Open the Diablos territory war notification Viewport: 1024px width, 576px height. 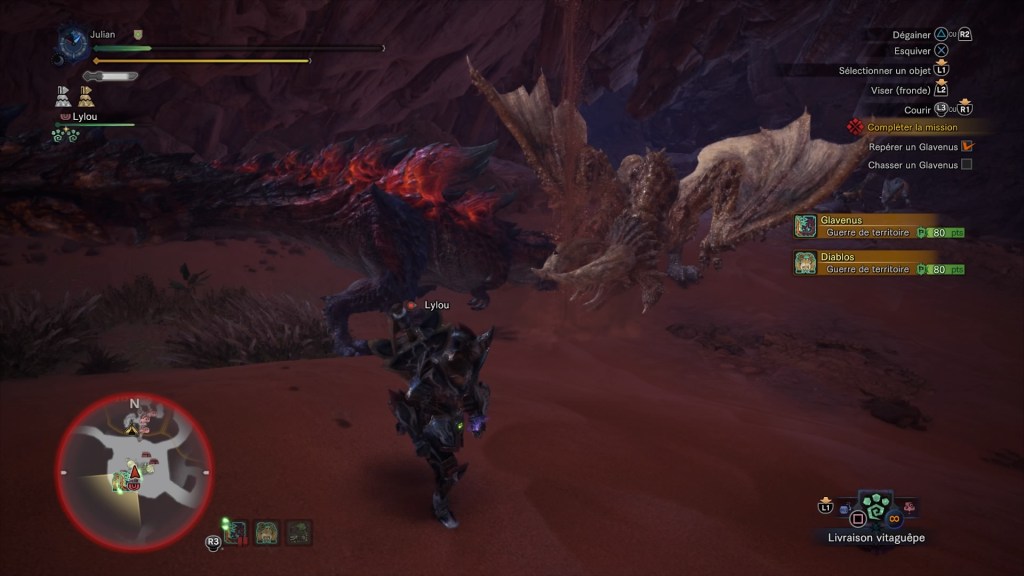(880, 263)
